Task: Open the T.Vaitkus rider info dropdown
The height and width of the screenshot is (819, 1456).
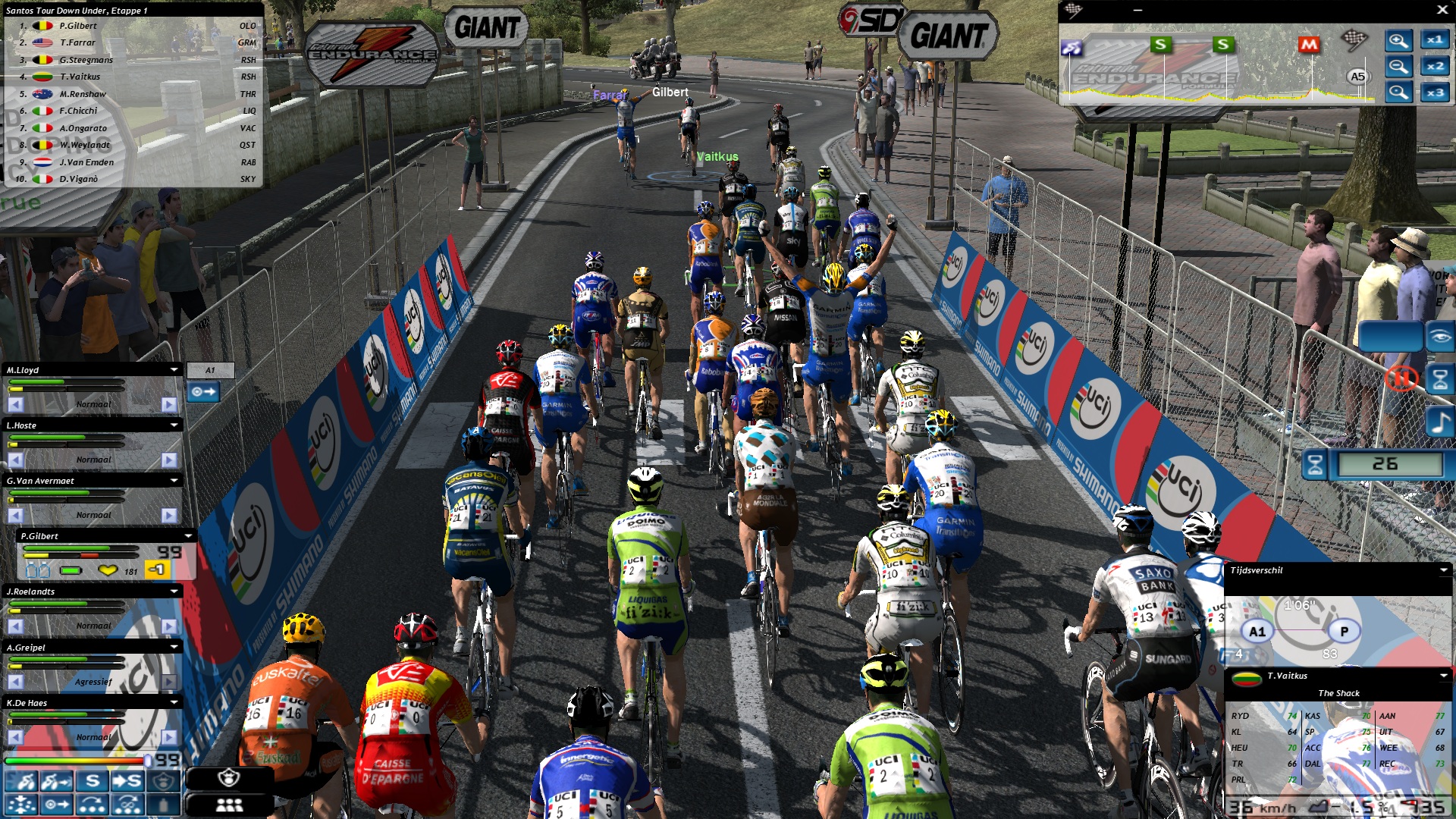Action: [x=1443, y=676]
